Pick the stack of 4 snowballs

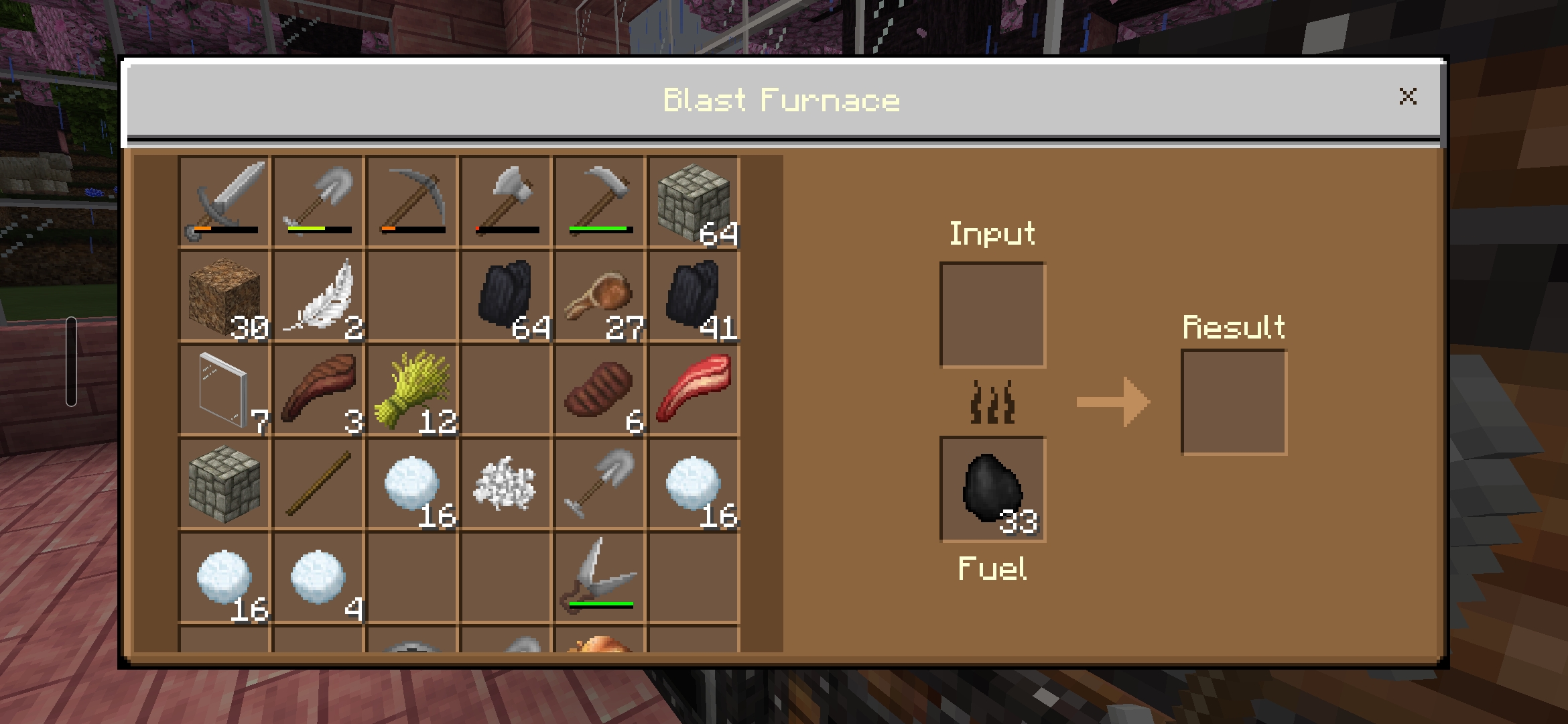coord(318,577)
